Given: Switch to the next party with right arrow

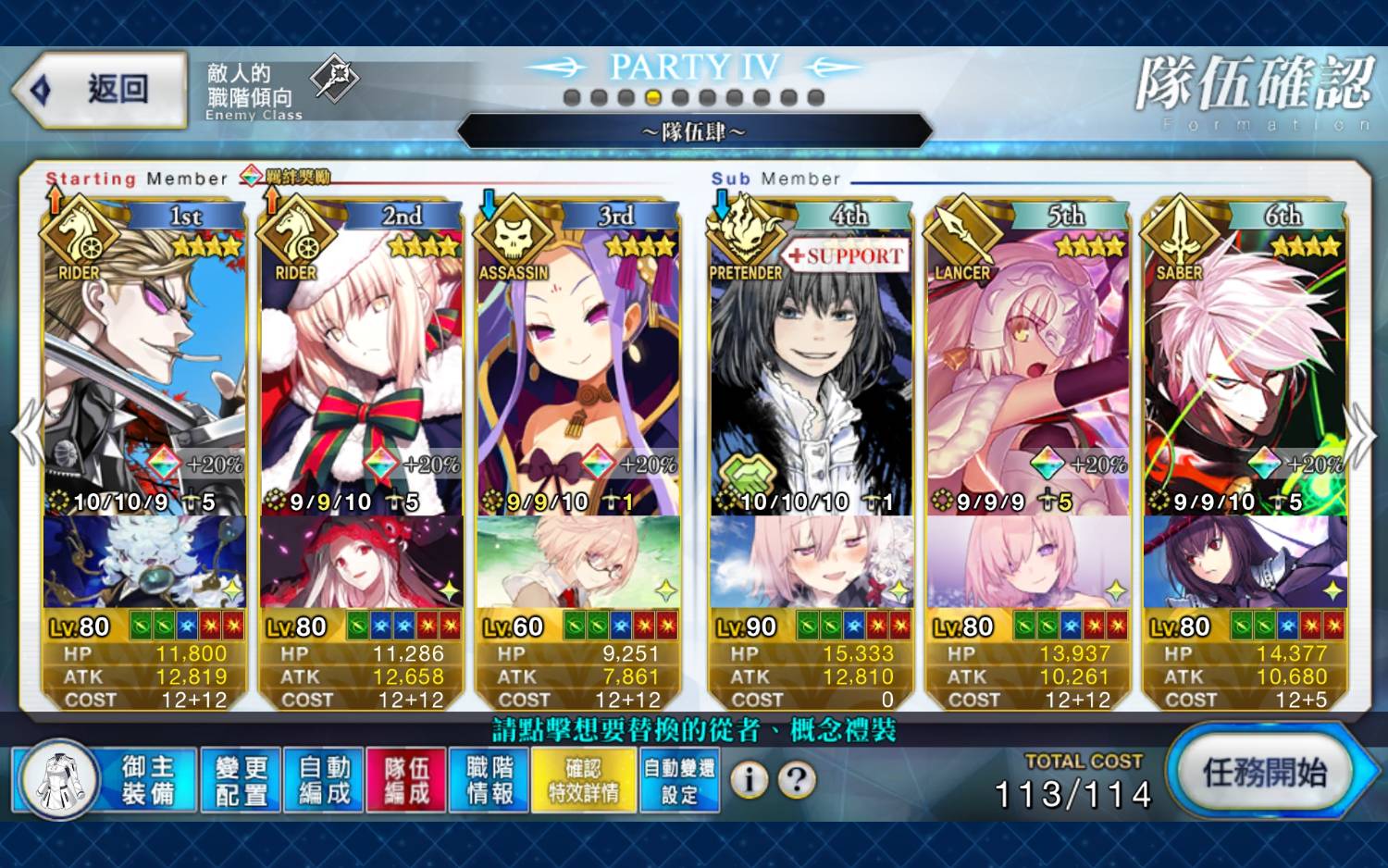Looking at the screenshot, I should [x=1360, y=435].
